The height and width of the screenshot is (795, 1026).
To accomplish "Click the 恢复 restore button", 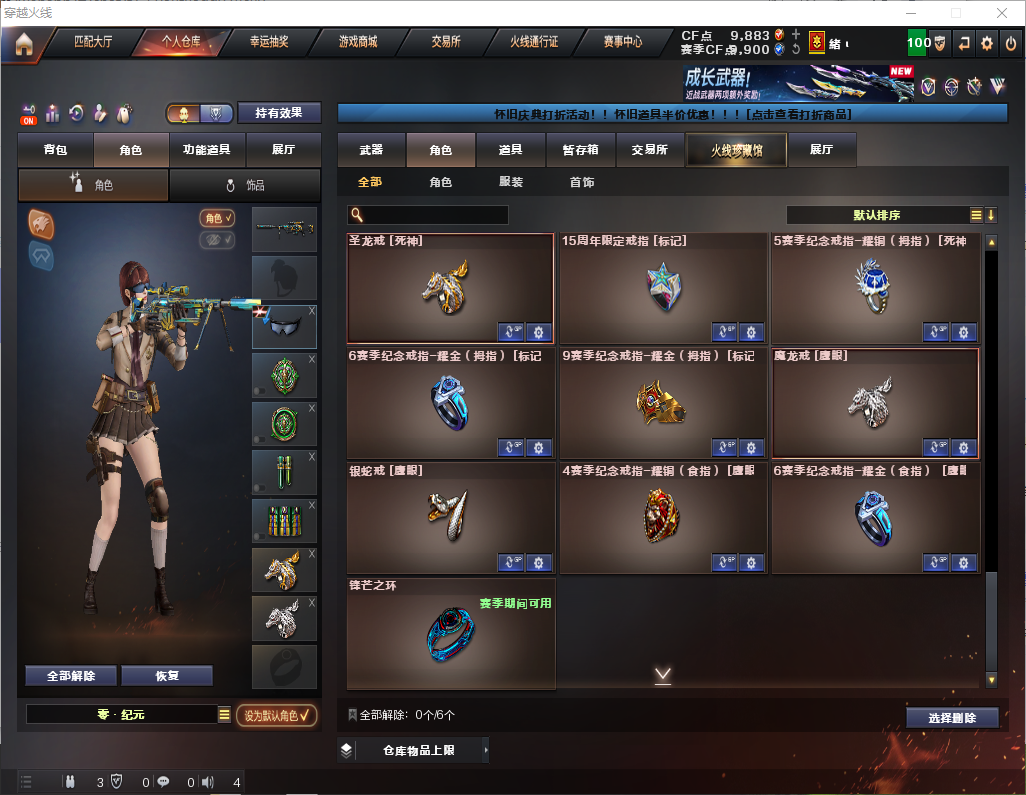I will point(167,676).
